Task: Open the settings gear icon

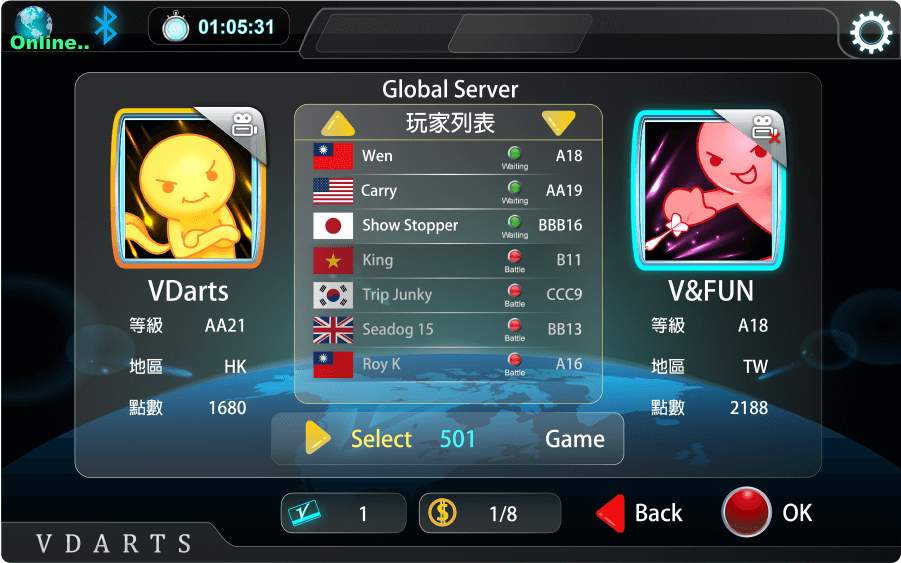Action: 870,33
